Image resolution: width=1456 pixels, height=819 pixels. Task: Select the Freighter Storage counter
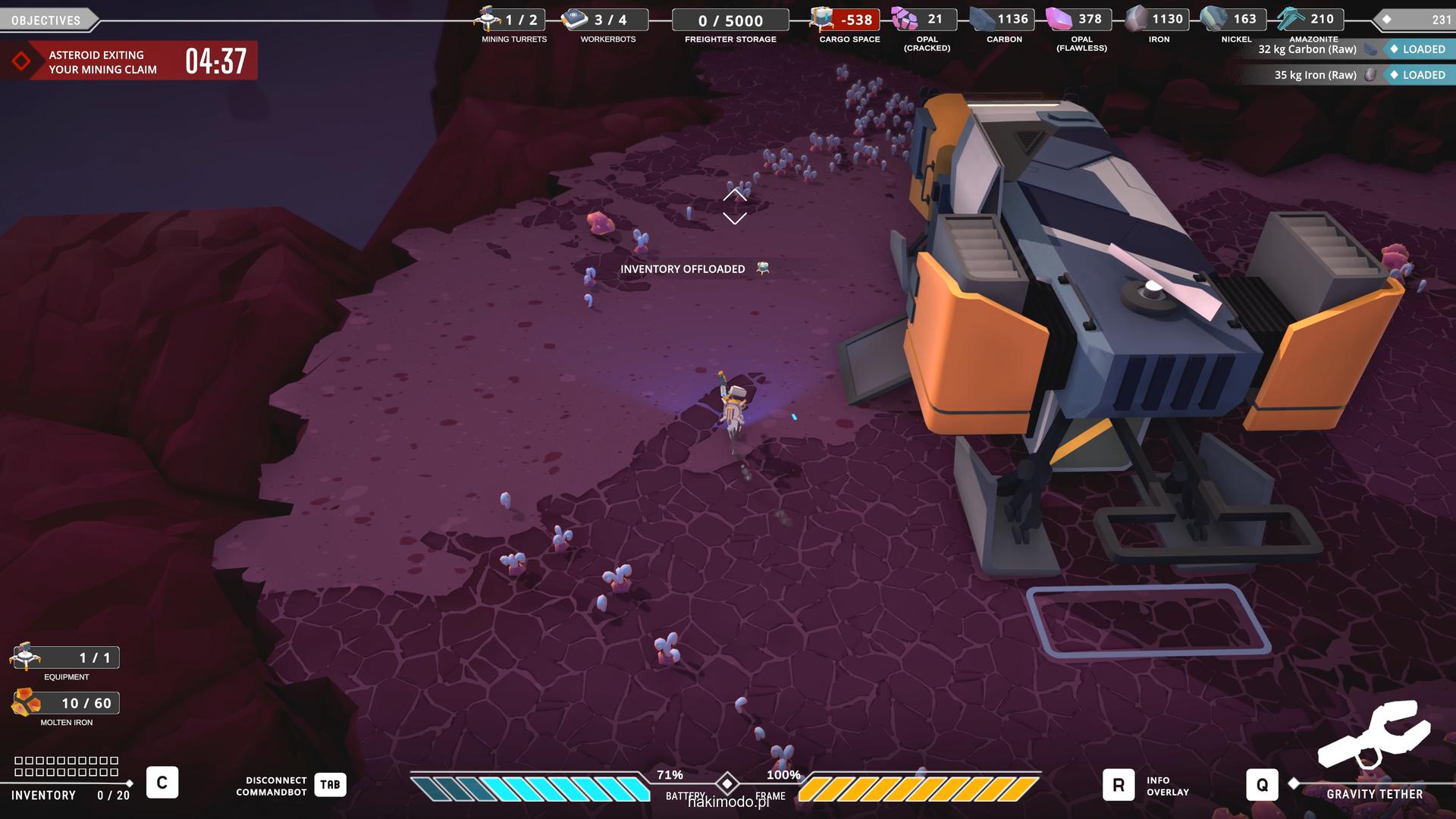tap(730, 20)
